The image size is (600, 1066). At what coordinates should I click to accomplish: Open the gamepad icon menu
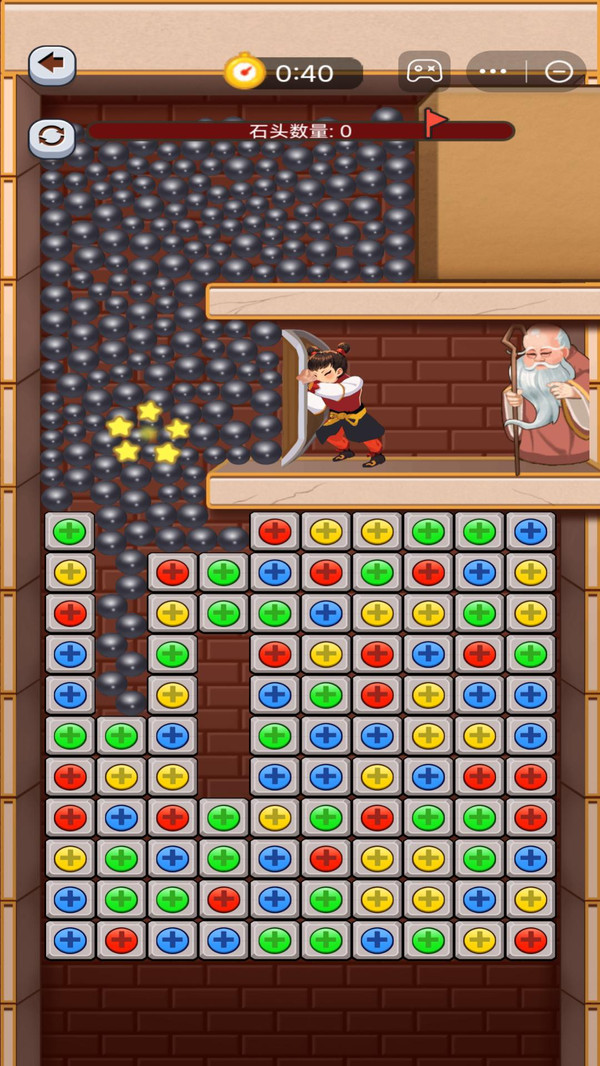pyautogui.click(x=424, y=72)
